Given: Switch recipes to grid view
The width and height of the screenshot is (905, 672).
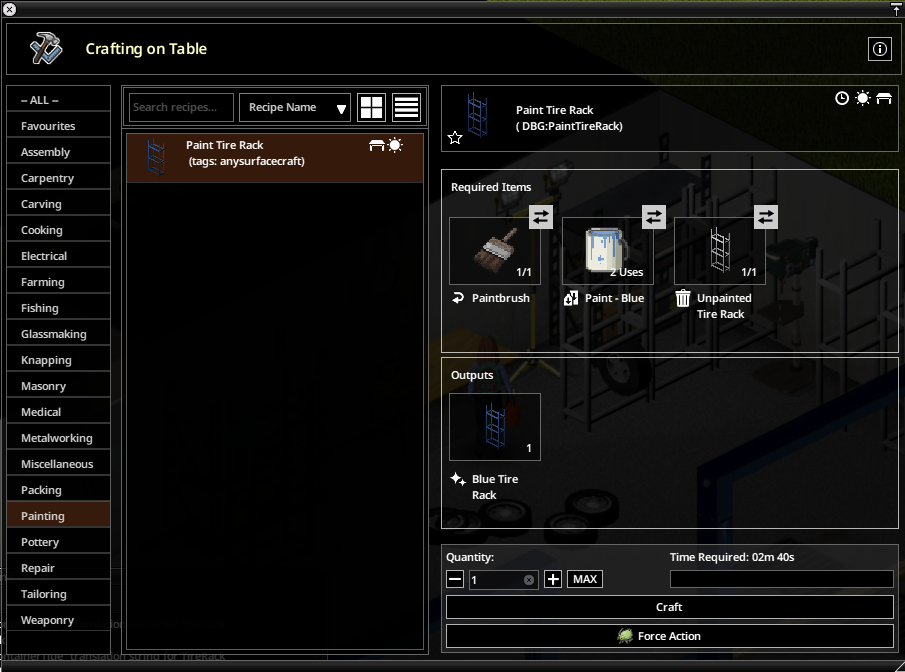Looking at the screenshot, I should point(372,107).
